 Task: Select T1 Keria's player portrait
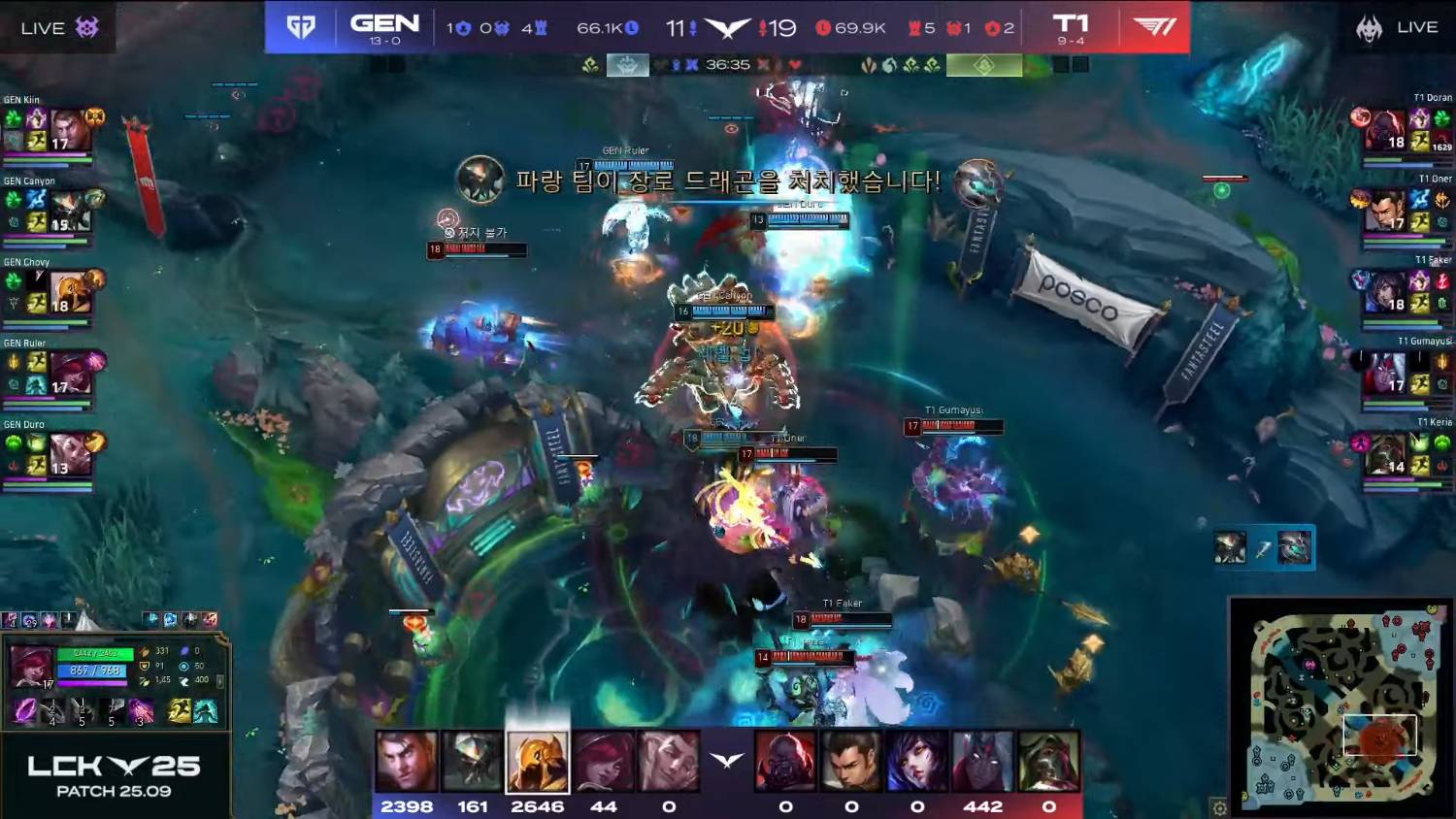(x=1385, y=453)
